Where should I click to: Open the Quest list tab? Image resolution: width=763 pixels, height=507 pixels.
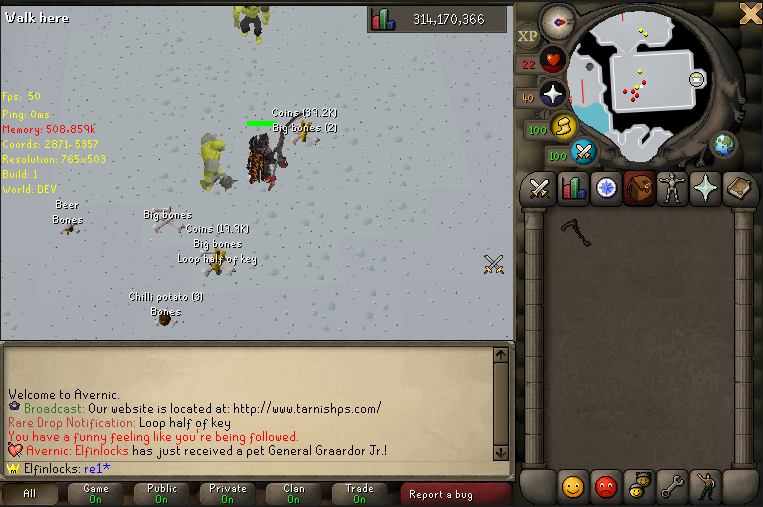606,189
